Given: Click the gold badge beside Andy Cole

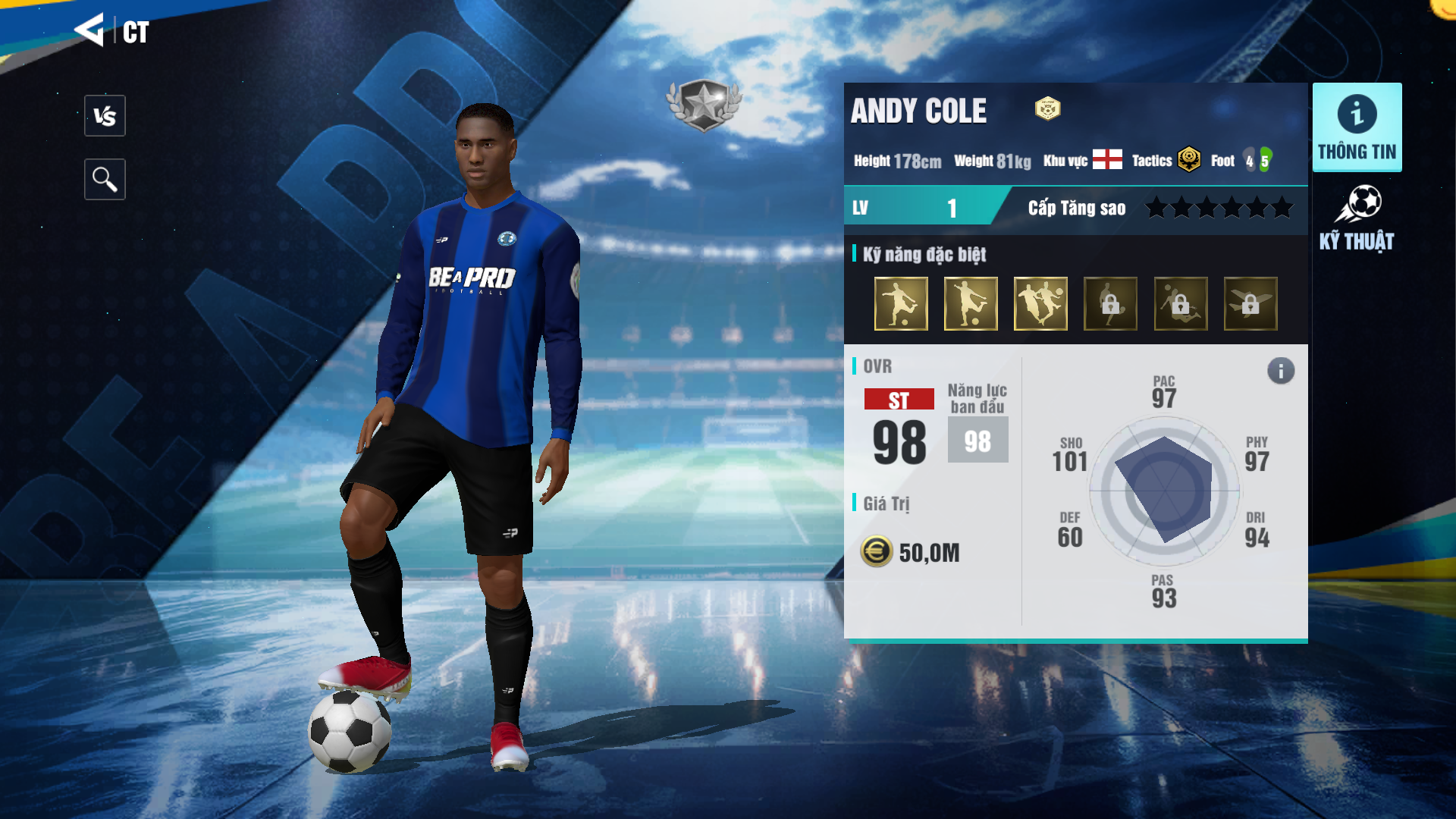Looking at the screenshot, I should tap(1048, 109).
